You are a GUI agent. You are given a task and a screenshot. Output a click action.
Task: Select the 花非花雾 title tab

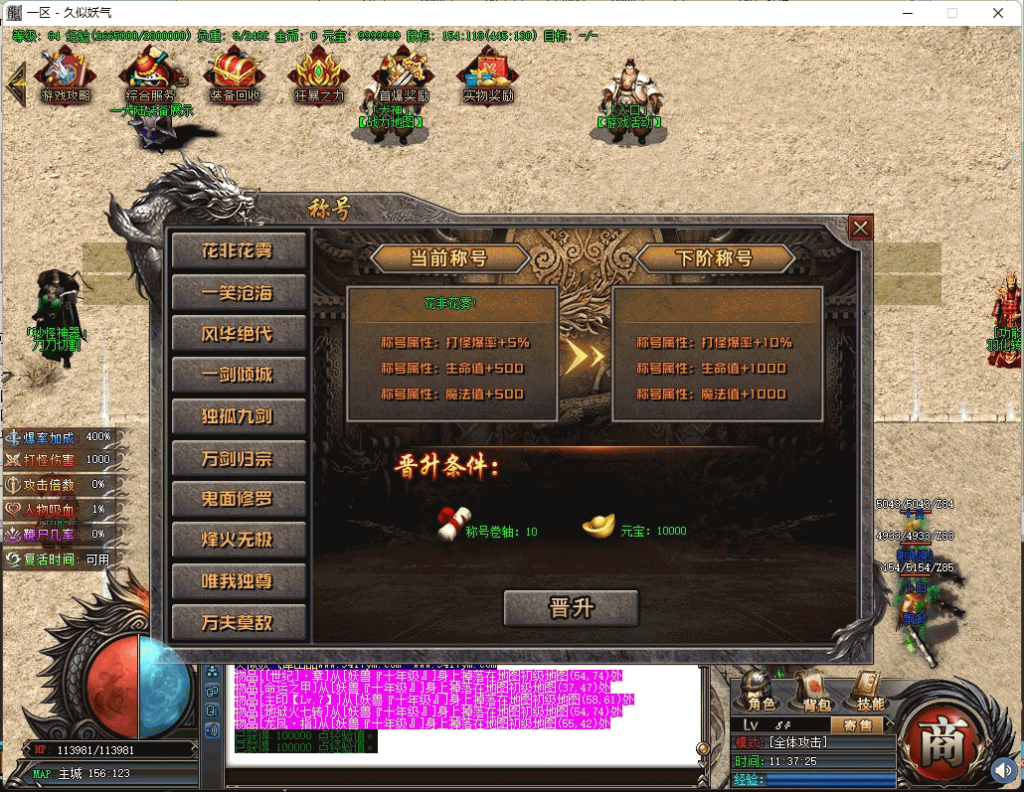coord(238,251)
